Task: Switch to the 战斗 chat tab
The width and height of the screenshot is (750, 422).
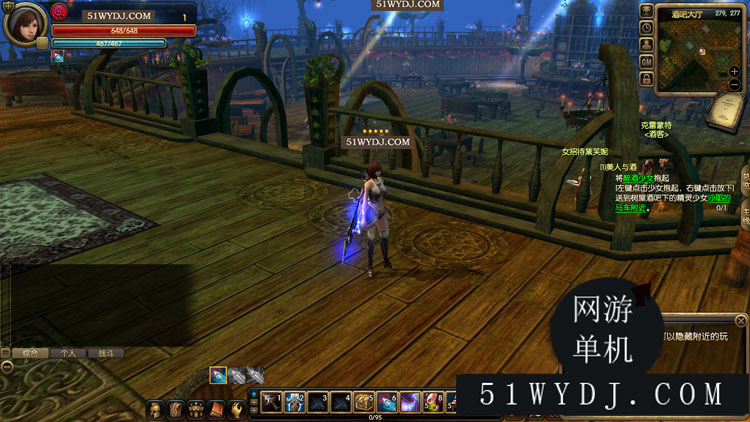Action: [x=105, y=353]
